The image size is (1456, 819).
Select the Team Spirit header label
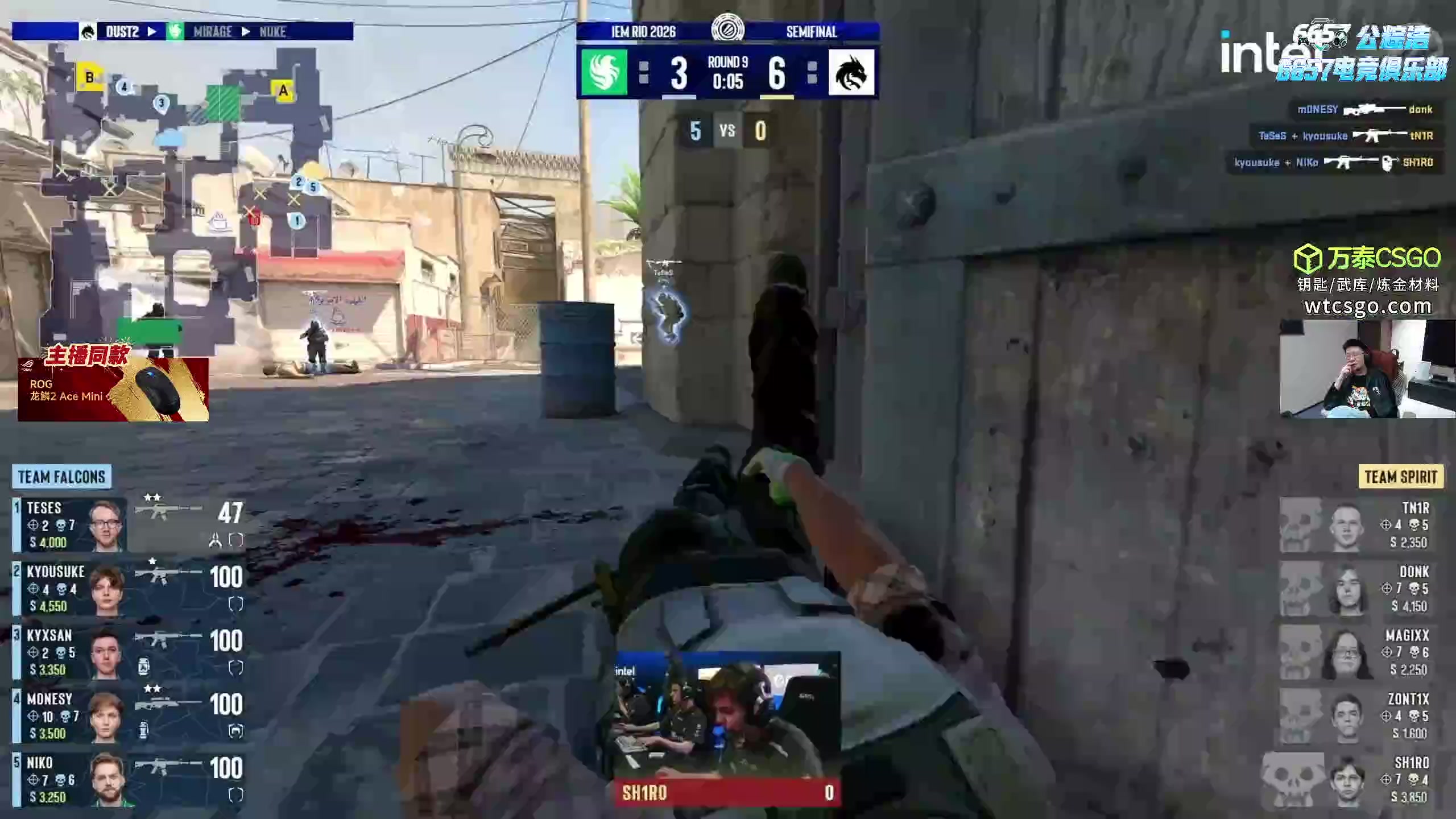[x=1400, y=477]
